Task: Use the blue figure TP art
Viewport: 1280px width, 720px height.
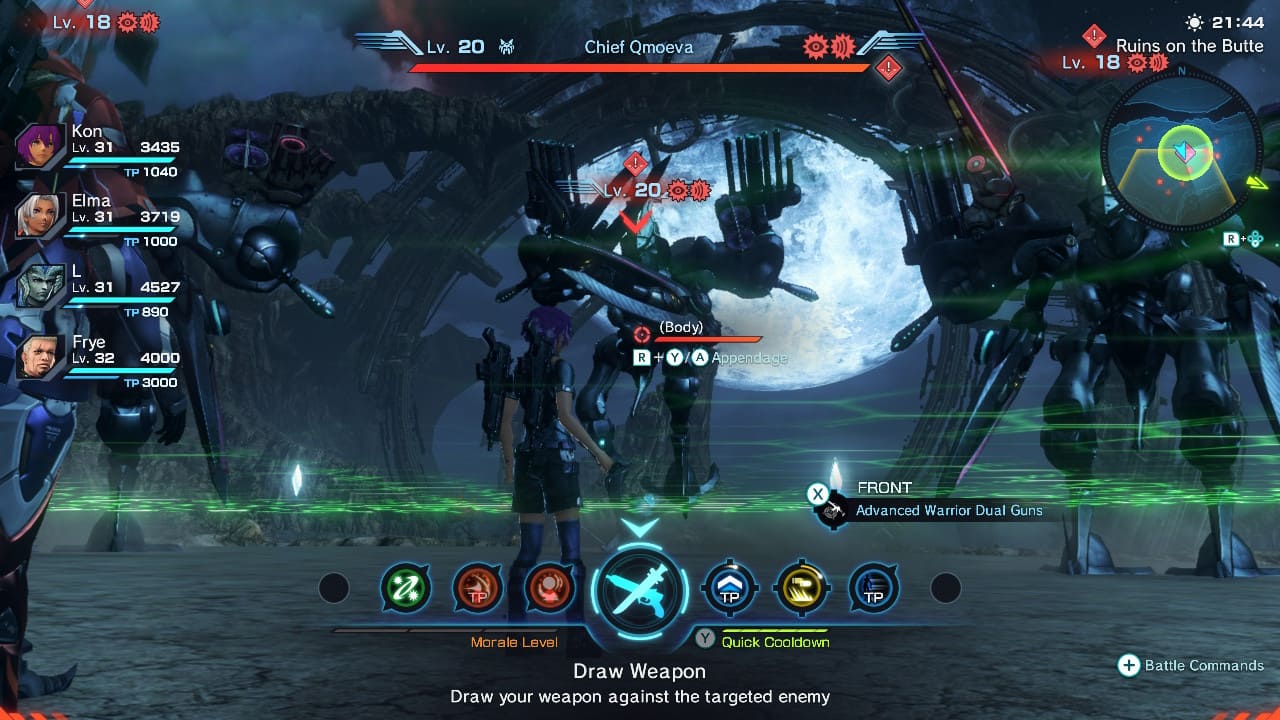Action: [873, 588]
